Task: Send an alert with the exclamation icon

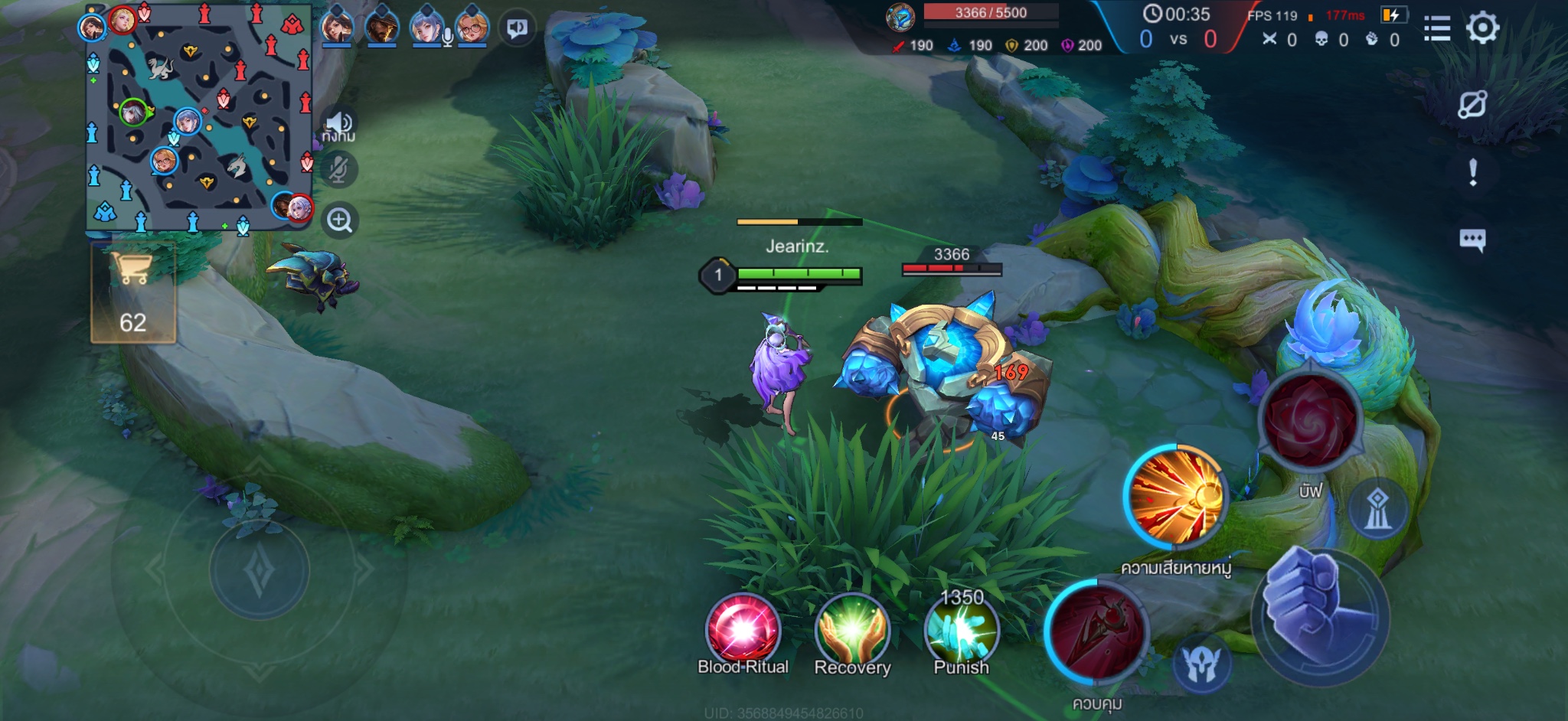Action: click(x=1473, y=172)
